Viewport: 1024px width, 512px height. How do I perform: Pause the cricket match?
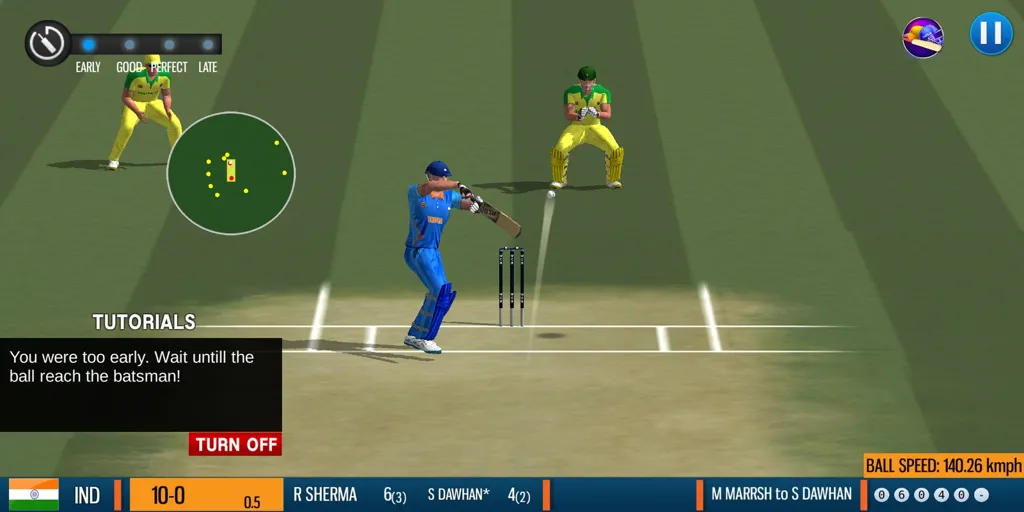coord(991,34)
